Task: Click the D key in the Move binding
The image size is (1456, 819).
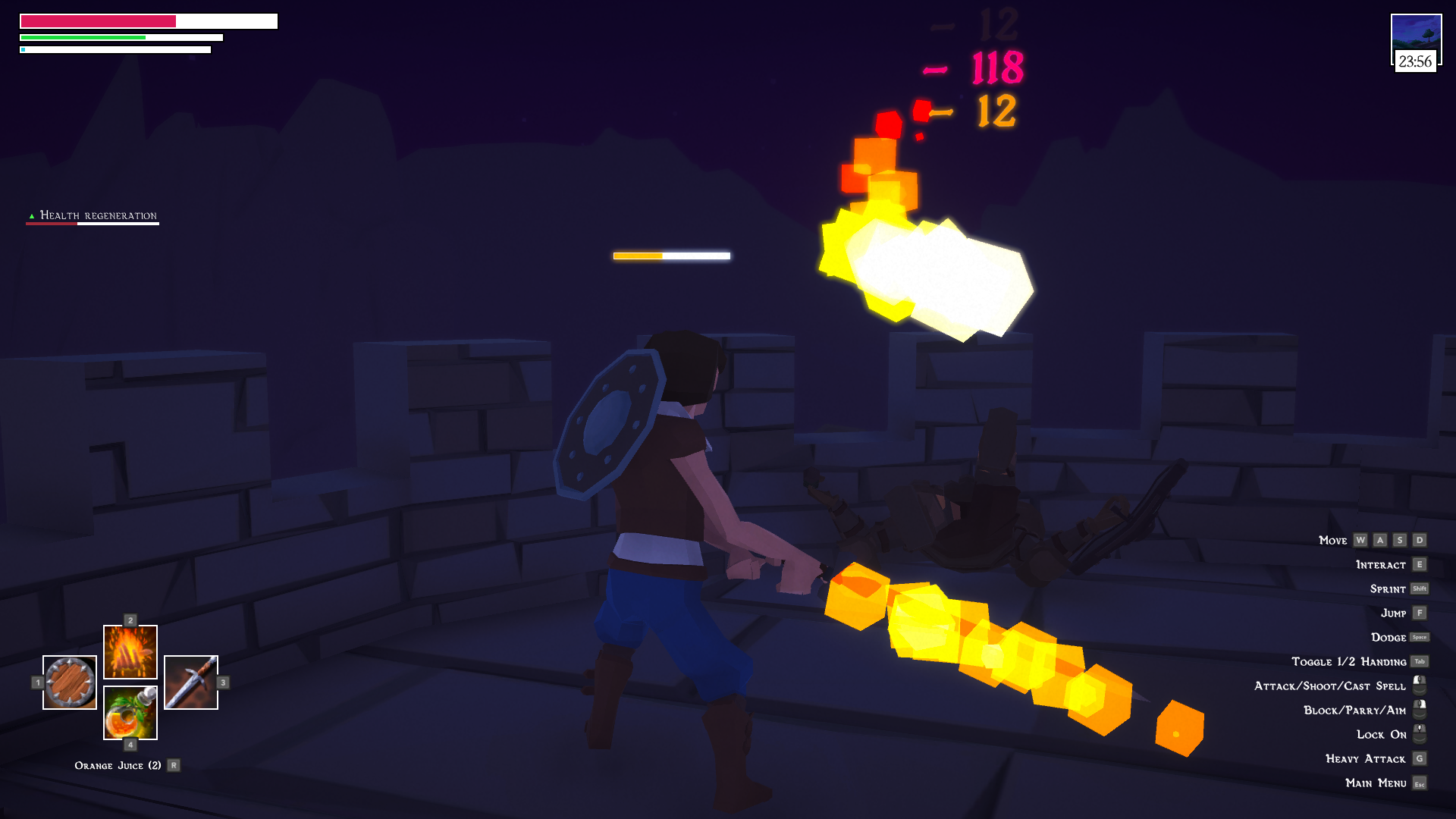Action: pos(1420,541)
